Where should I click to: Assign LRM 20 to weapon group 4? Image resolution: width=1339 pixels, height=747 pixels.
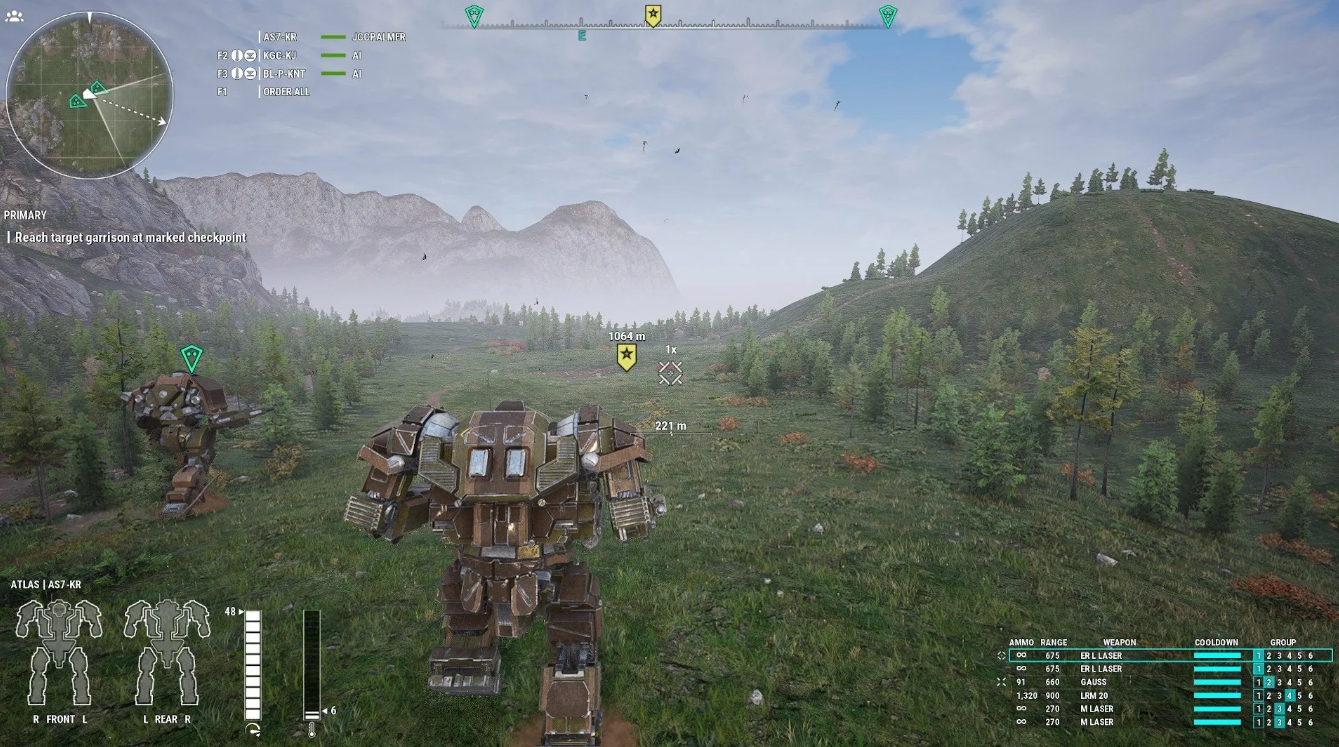[x=1289, y=695]
